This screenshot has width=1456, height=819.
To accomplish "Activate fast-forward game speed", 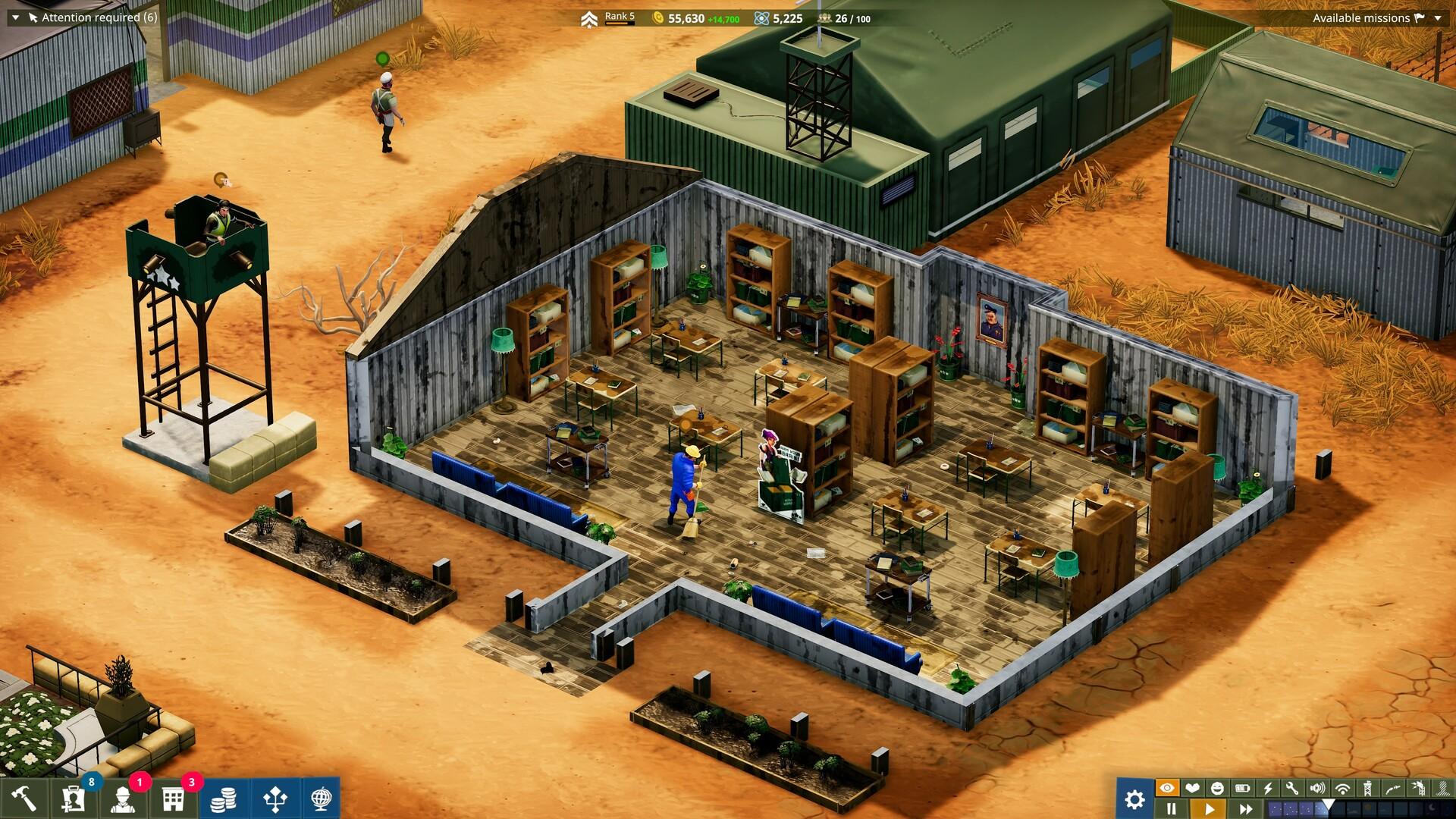I will pyautogui.click(x=1247, y=808).
